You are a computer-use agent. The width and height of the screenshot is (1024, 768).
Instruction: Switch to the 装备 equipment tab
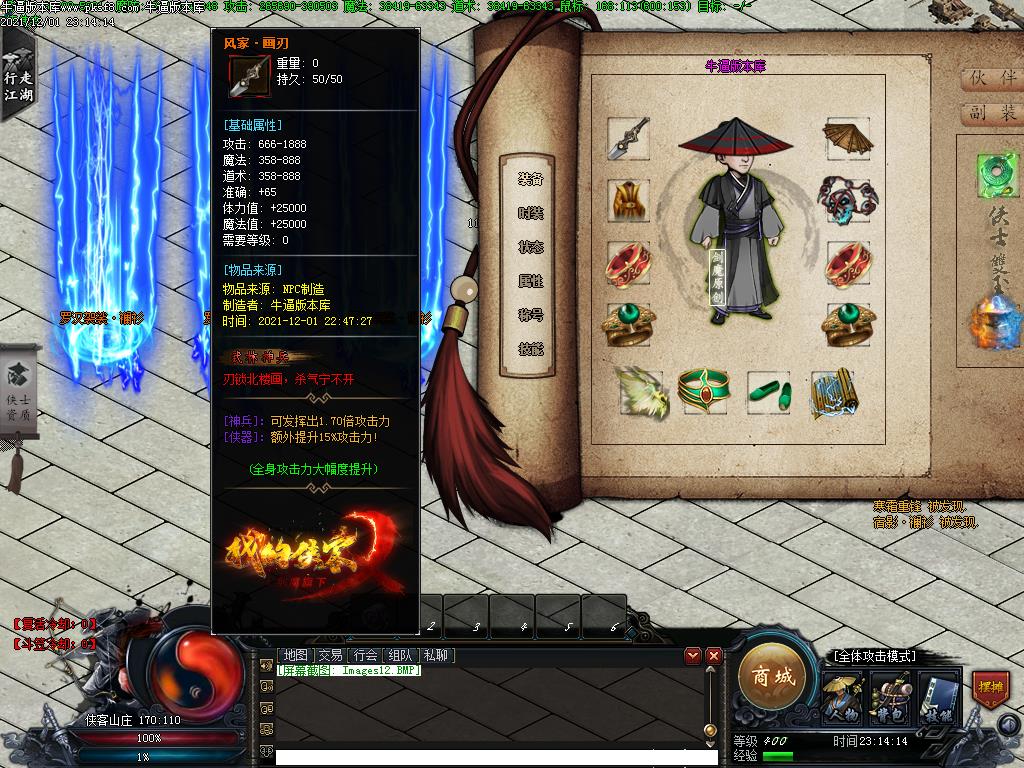[531, 180]
